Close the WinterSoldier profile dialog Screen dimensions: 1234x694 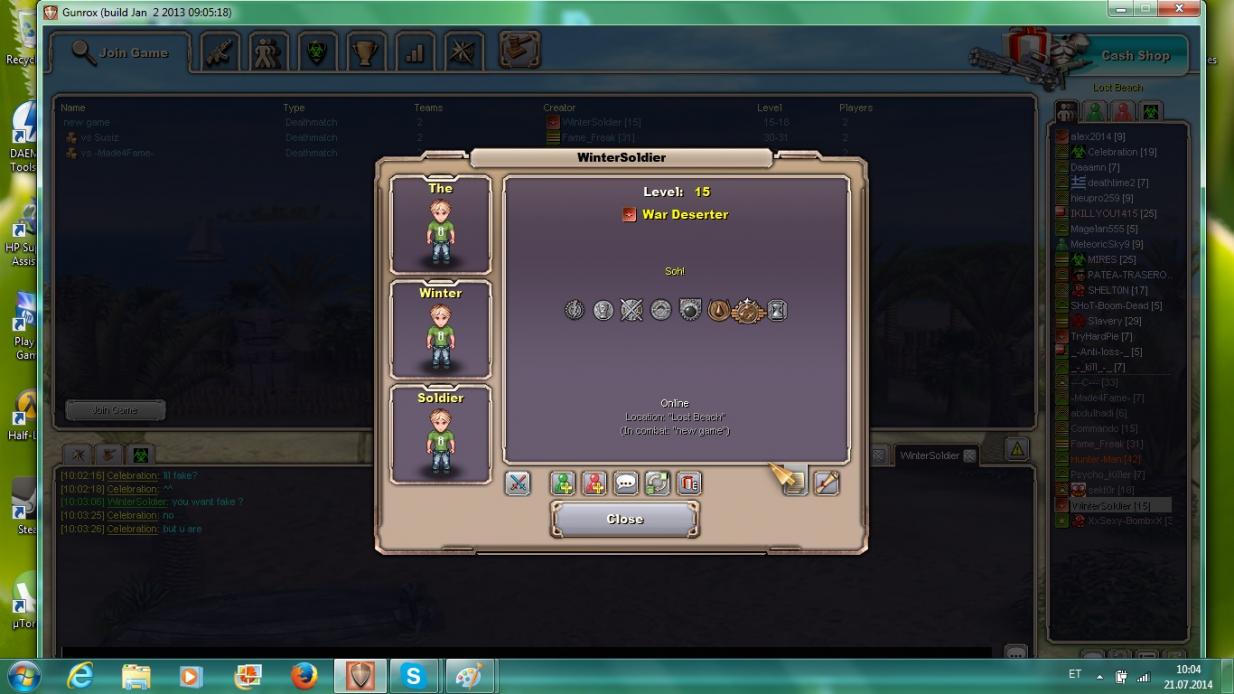pyautogui.click(x=625, y=519)
